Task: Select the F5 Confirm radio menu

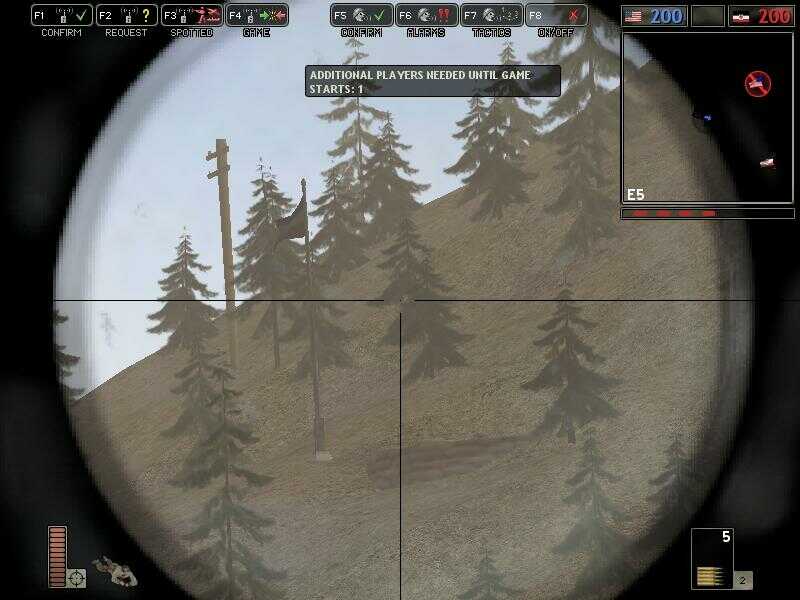Action: [x=361, y=16]
